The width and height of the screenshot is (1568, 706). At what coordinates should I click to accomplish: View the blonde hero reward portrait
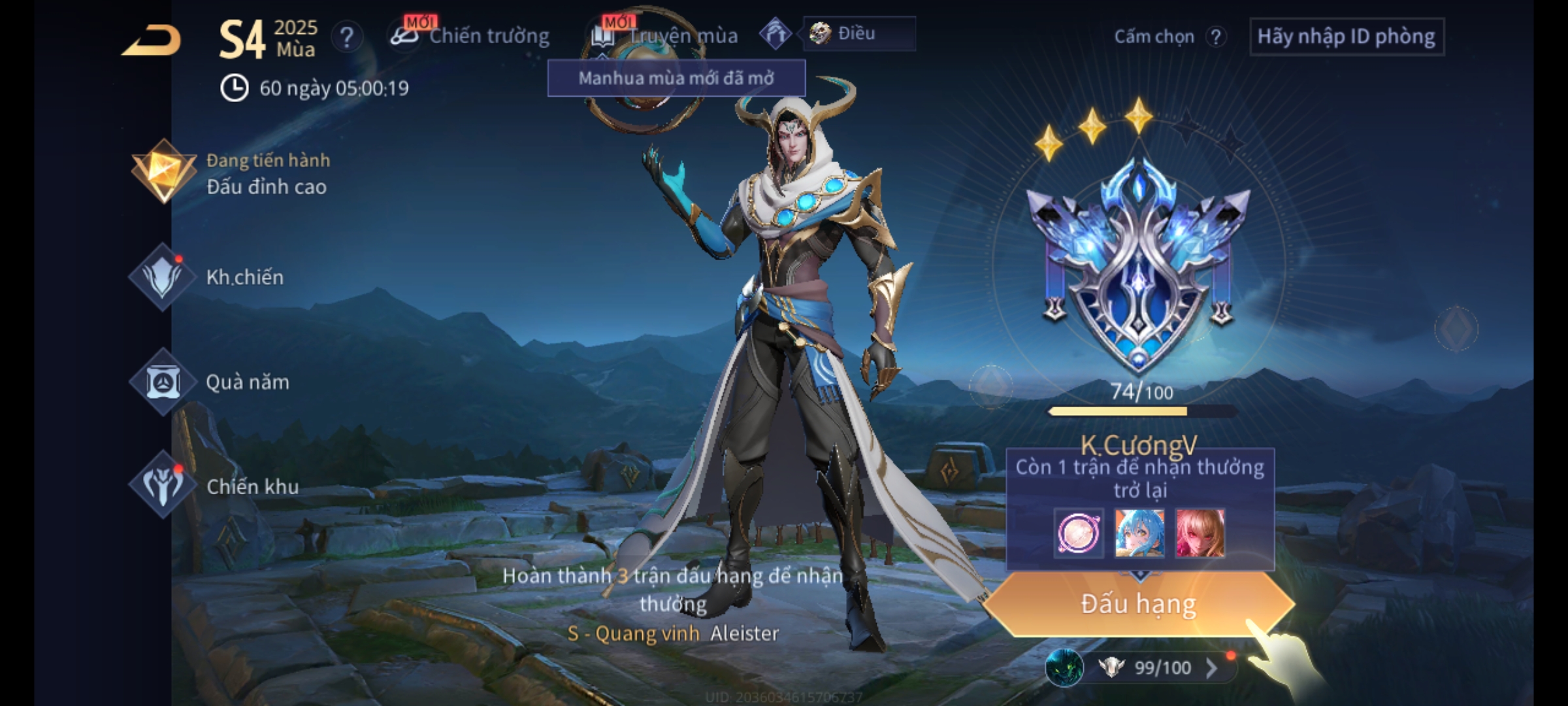[x=1200, y=533]
